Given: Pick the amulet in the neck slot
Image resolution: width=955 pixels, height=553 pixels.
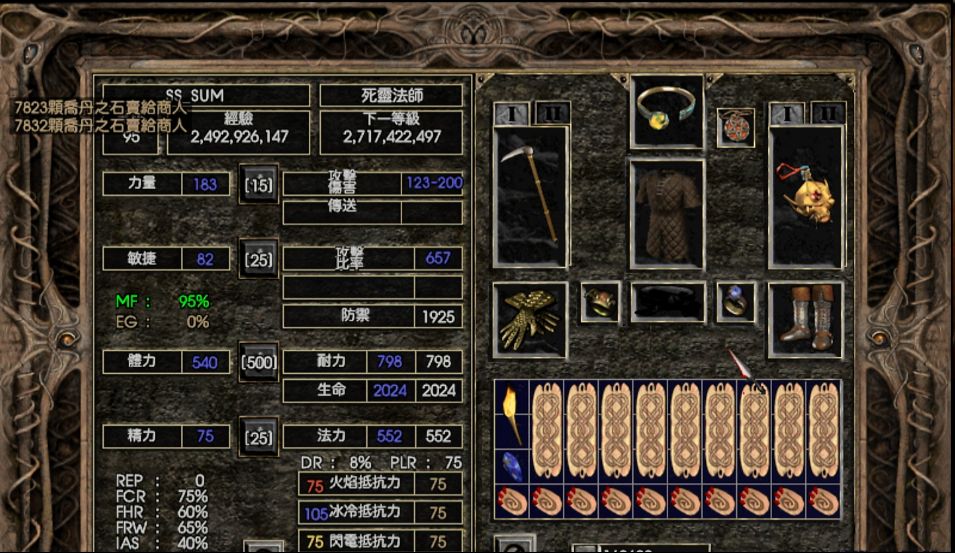Looking at the screenshot, I should pos(735,127).
